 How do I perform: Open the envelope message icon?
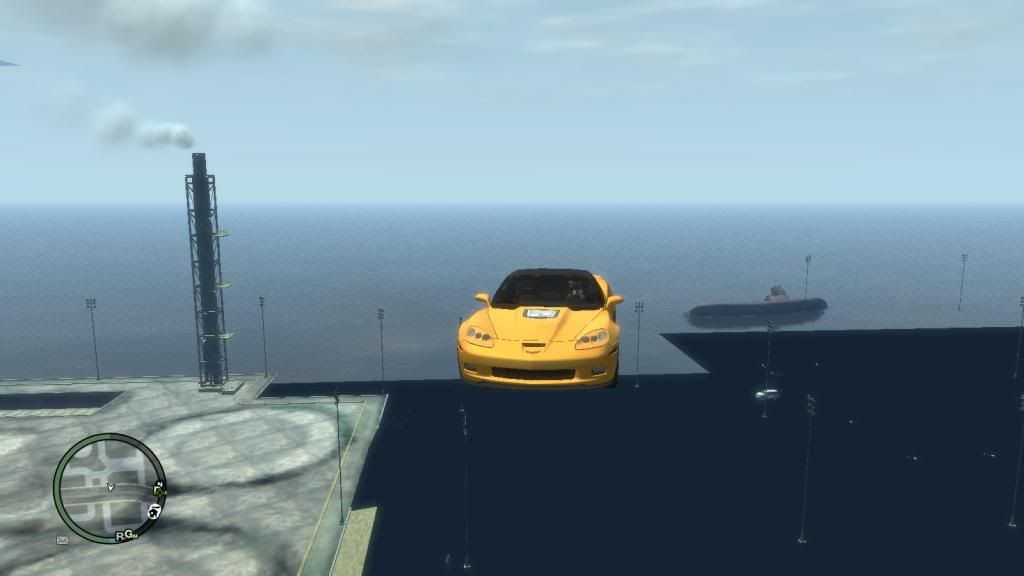click(62, 540)
